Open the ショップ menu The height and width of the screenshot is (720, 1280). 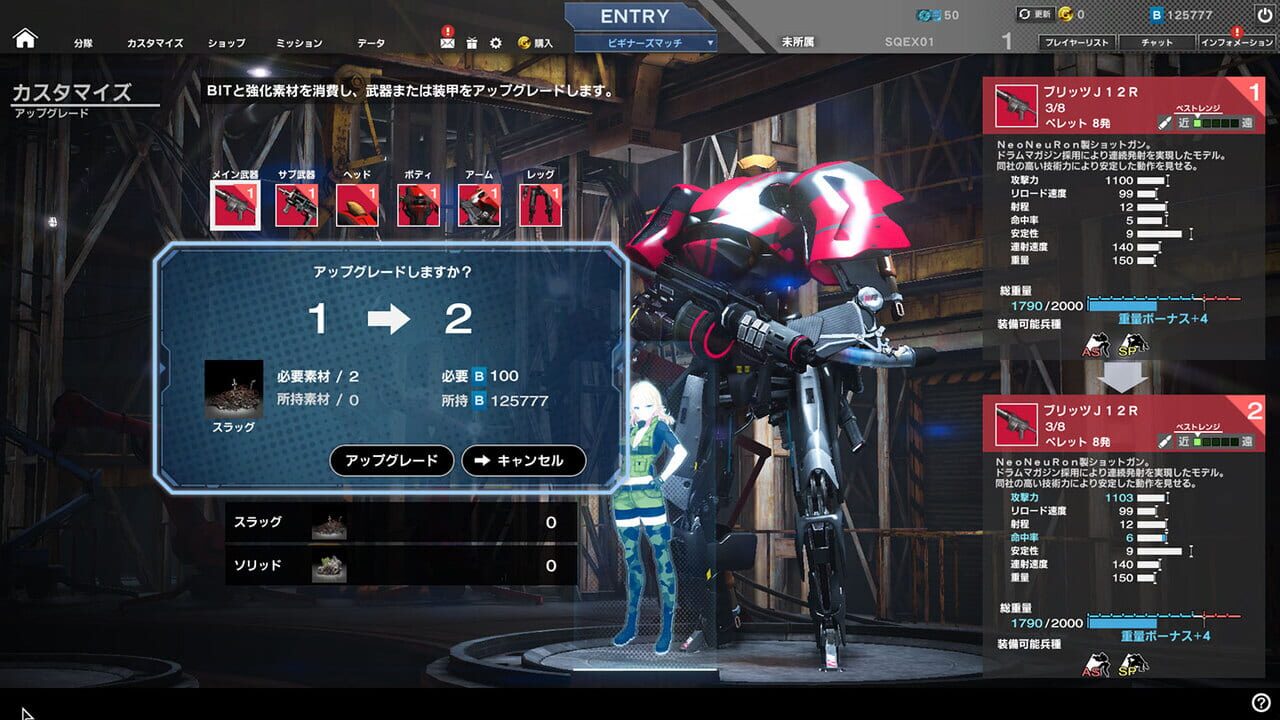coord(226,44)
